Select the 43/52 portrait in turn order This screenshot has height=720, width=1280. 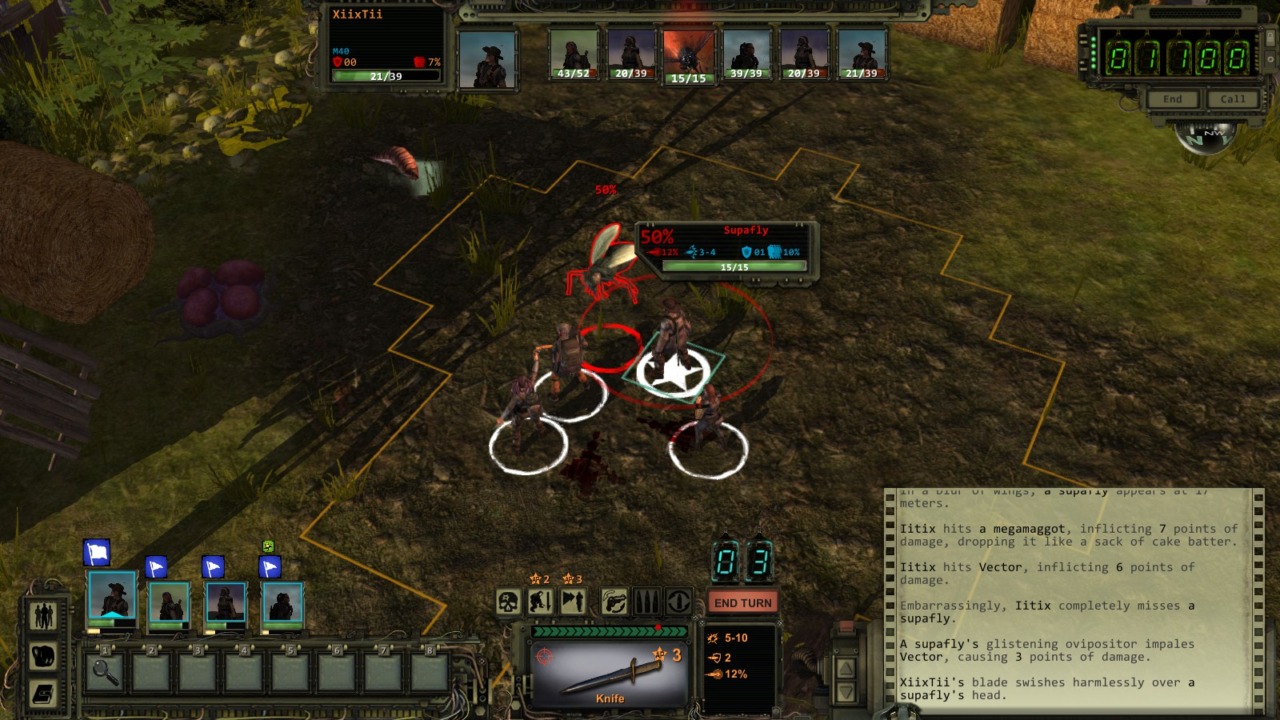click(x=573, y=55)
